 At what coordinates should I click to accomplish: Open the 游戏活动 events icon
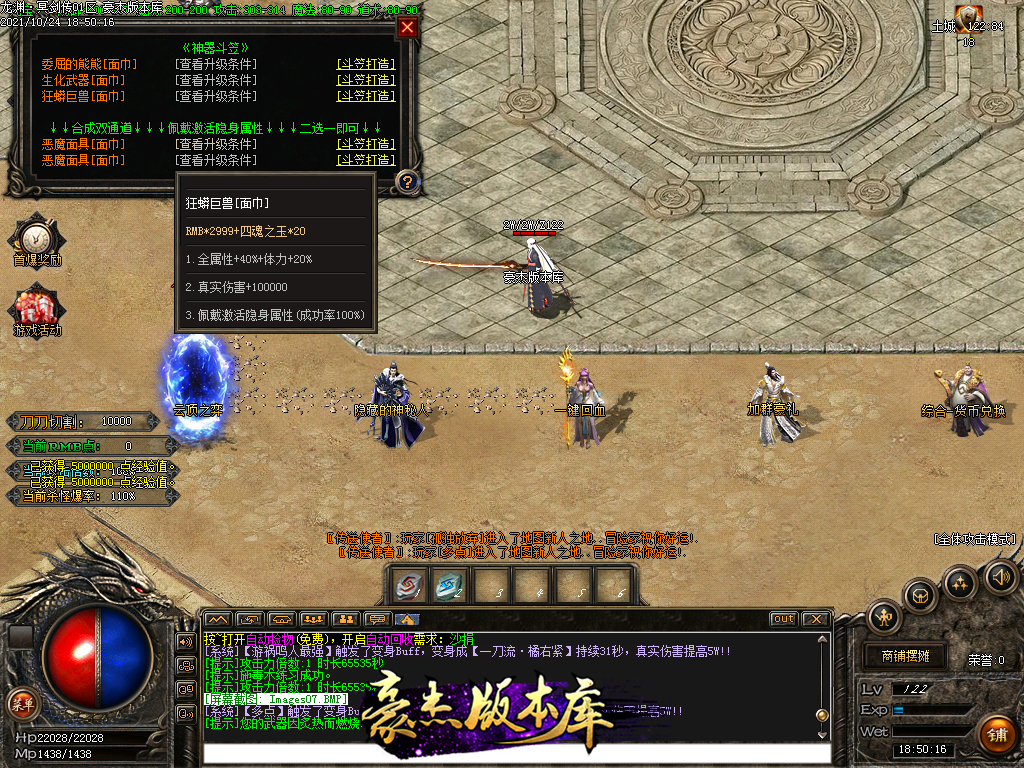(37, 306)
